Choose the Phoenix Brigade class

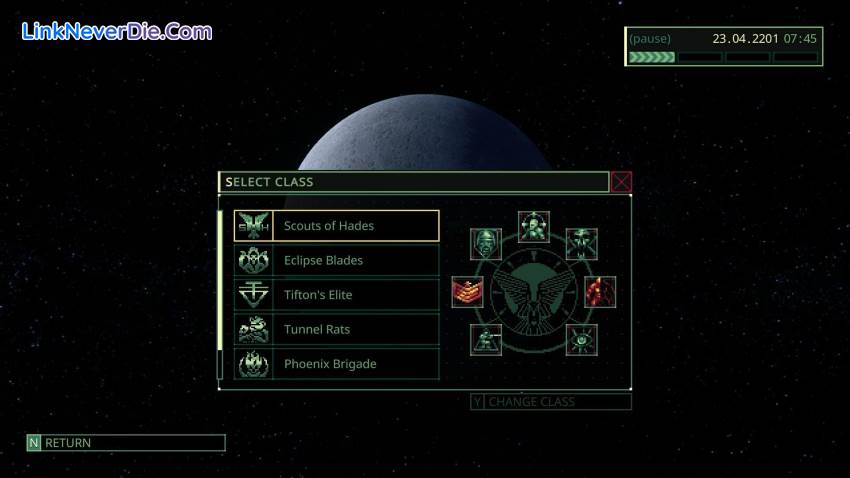(336, 364)
